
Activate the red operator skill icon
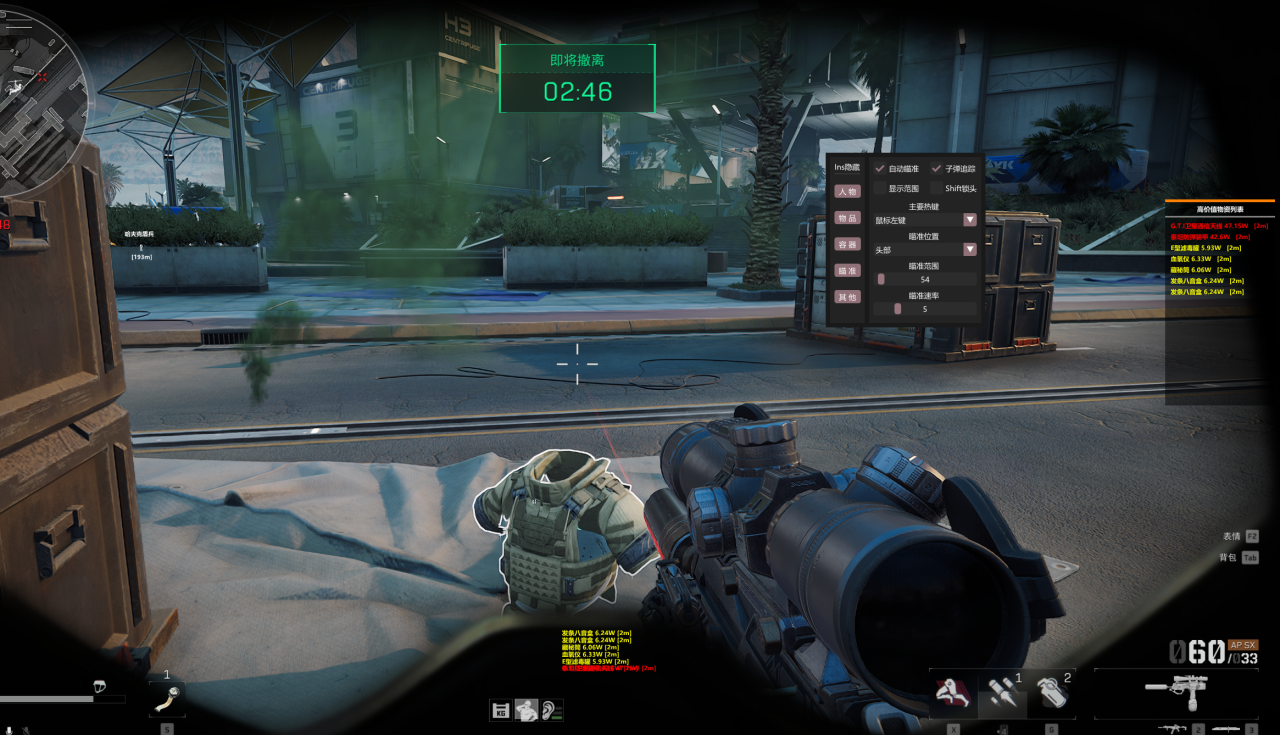click(x=953, y=693)
